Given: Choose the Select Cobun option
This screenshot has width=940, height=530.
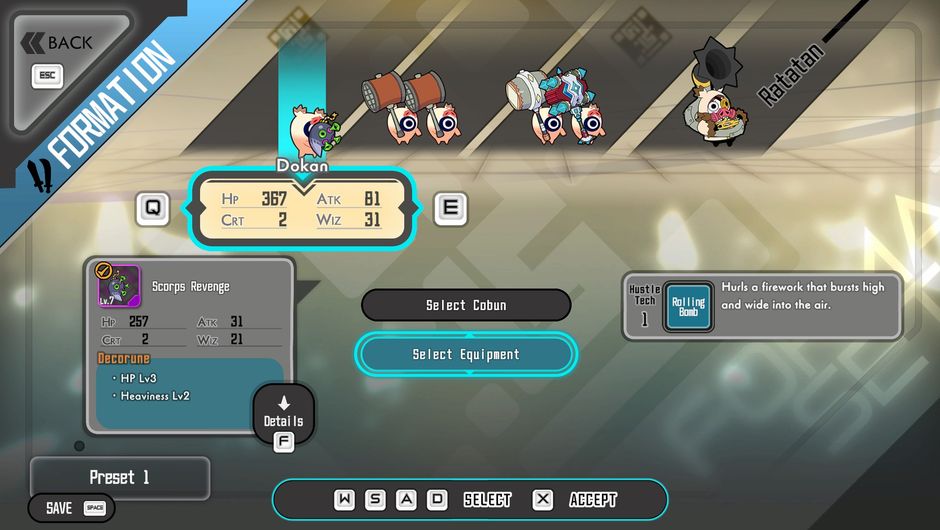Looking at the screenshot, I should pos(466,305).
